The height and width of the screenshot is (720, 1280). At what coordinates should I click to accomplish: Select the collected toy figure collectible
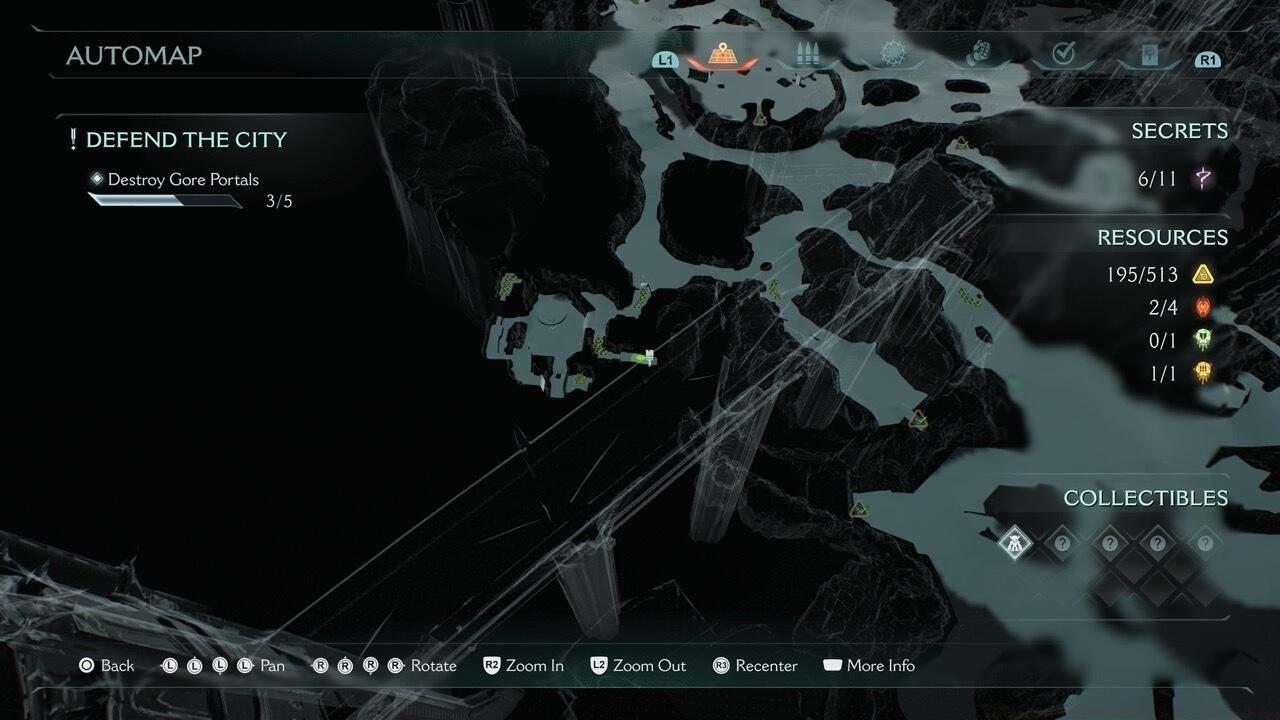1014,544
